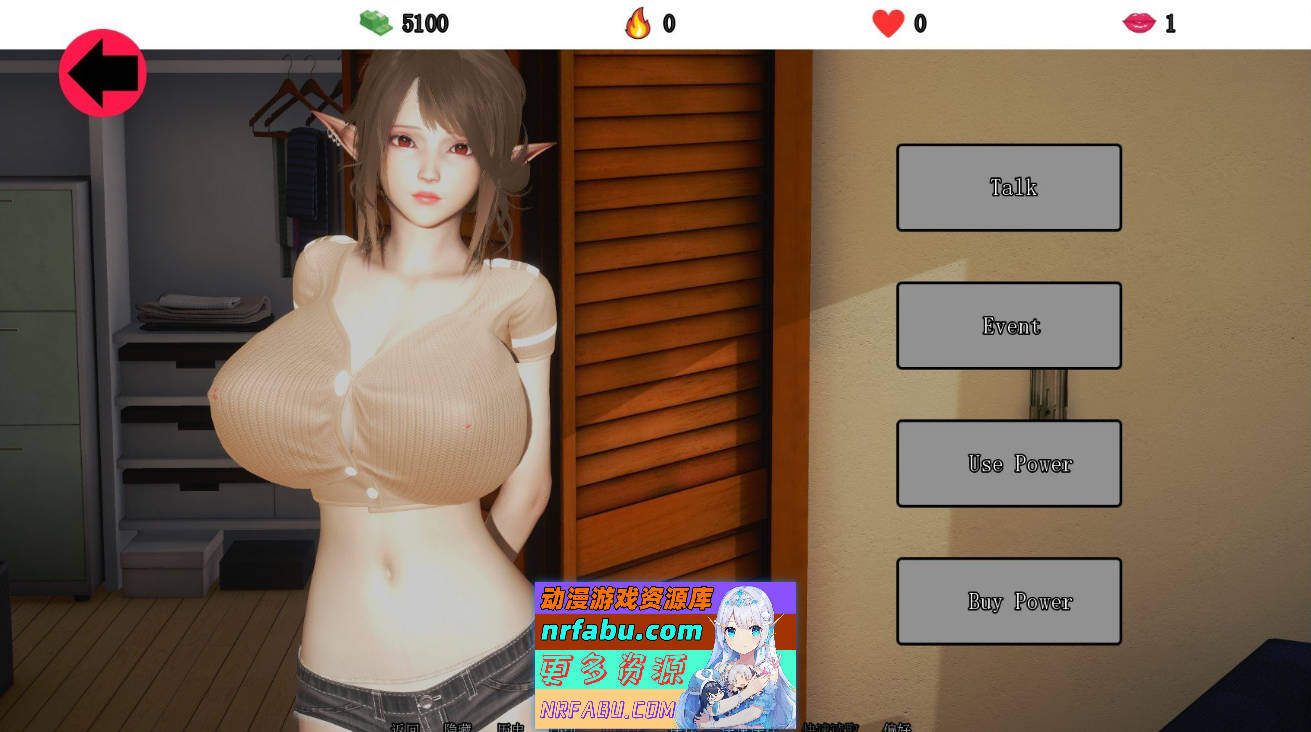The width and height of the screenshot is (1311, 732).
Task: Click the fire icon in the status bar
Action: point(638,22)
